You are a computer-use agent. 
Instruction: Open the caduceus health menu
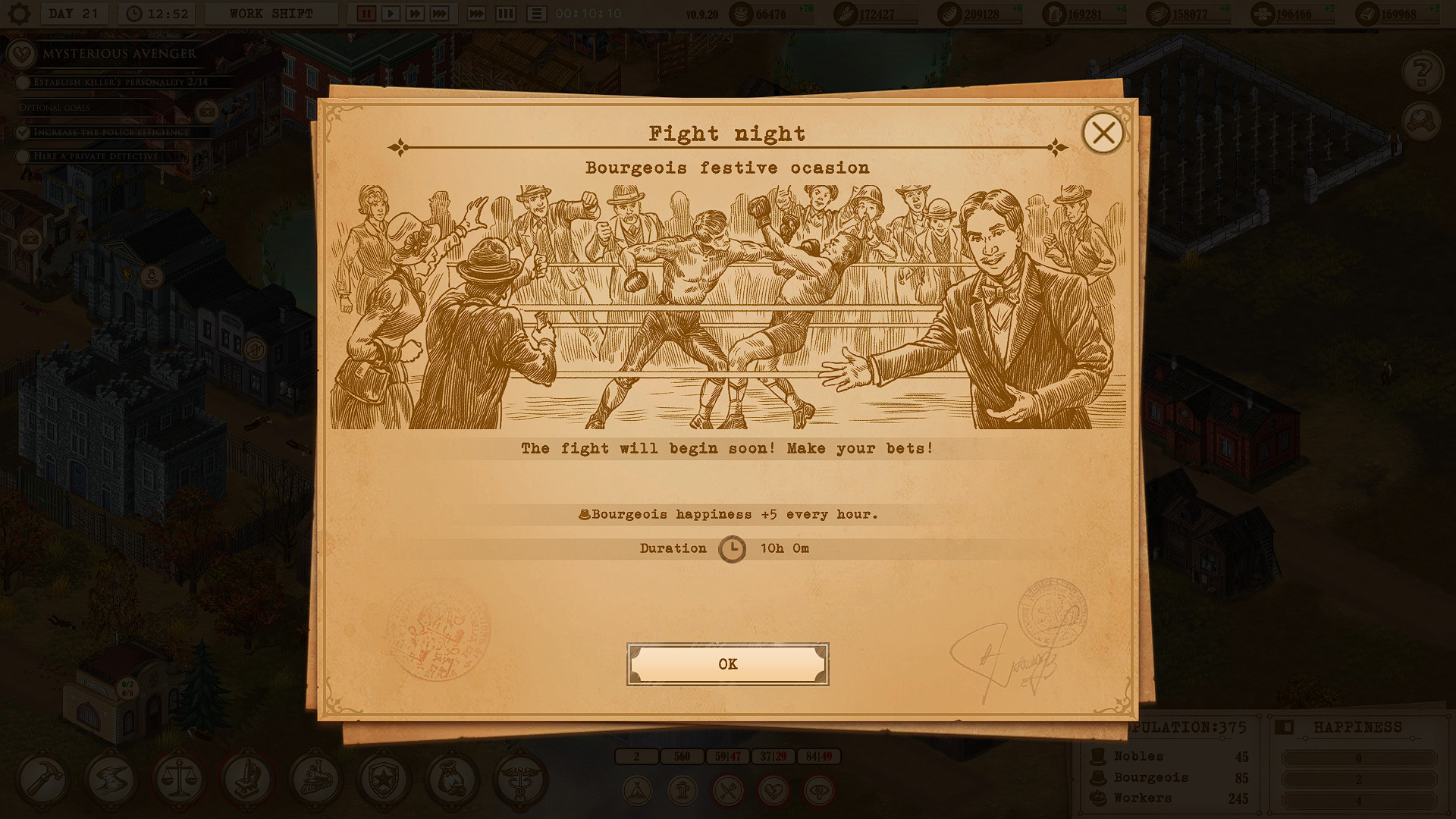[x=520, y=780]
